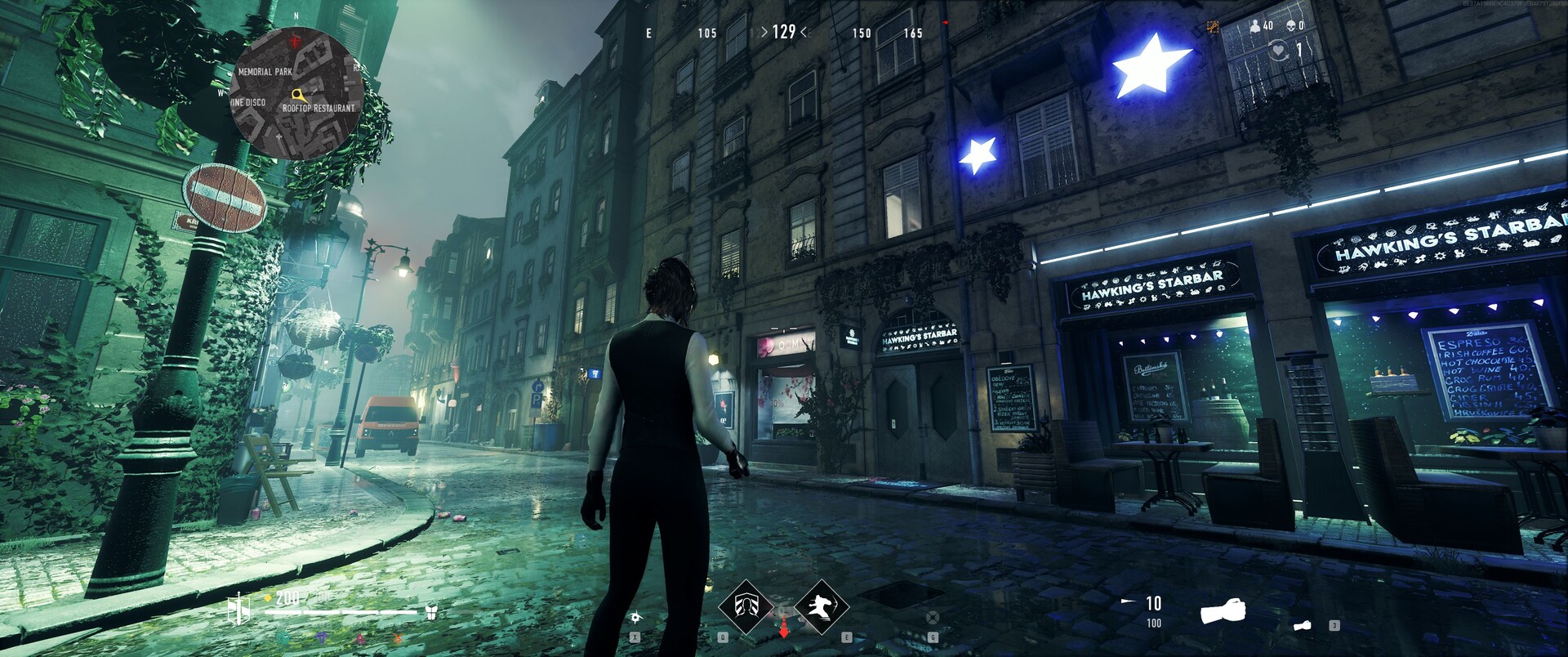Activate the shield silhouette ability
Image resolution: width=1568 pixels, height=657 pixels.
click(745, 606)
